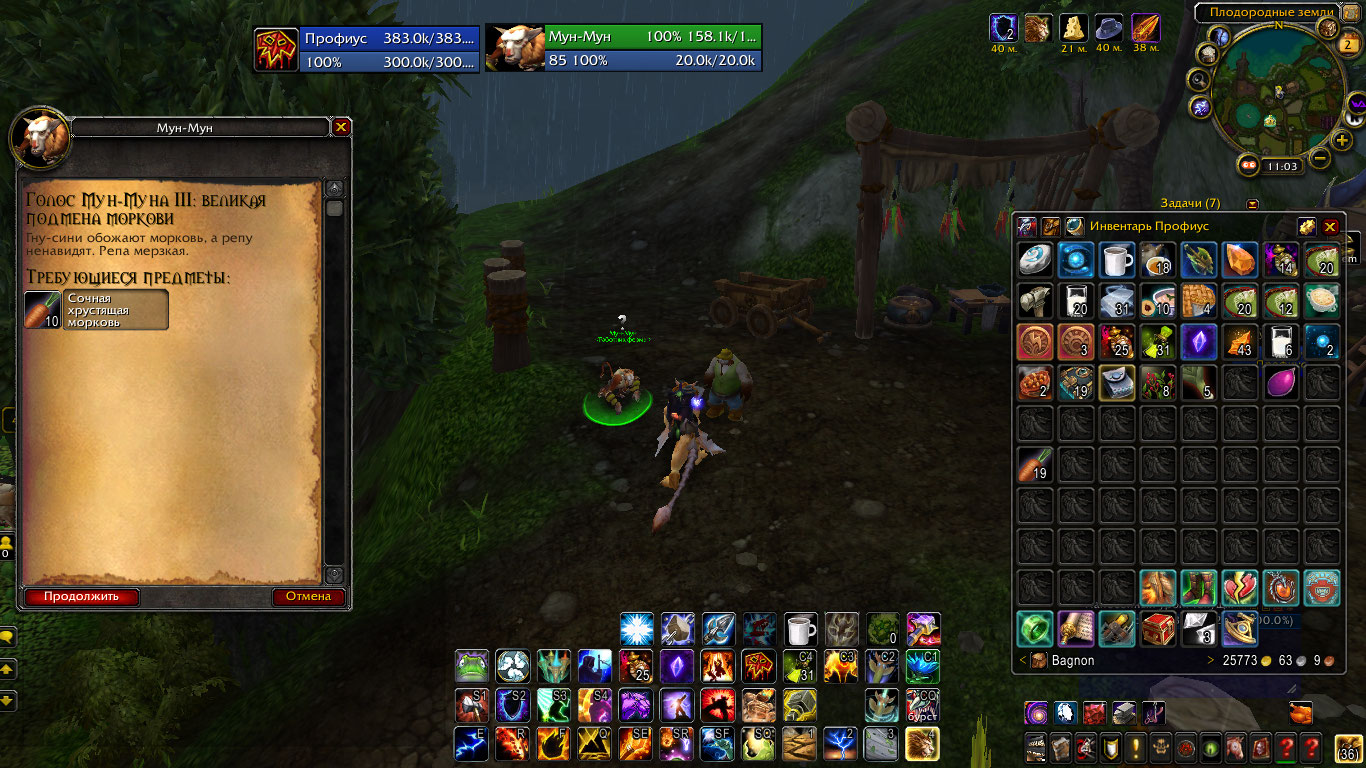Viewport: 1366px width, 768px height.
Task: Click the Bagnon bag selector label
Action: pyautogui.click(x=1073, y=661)
